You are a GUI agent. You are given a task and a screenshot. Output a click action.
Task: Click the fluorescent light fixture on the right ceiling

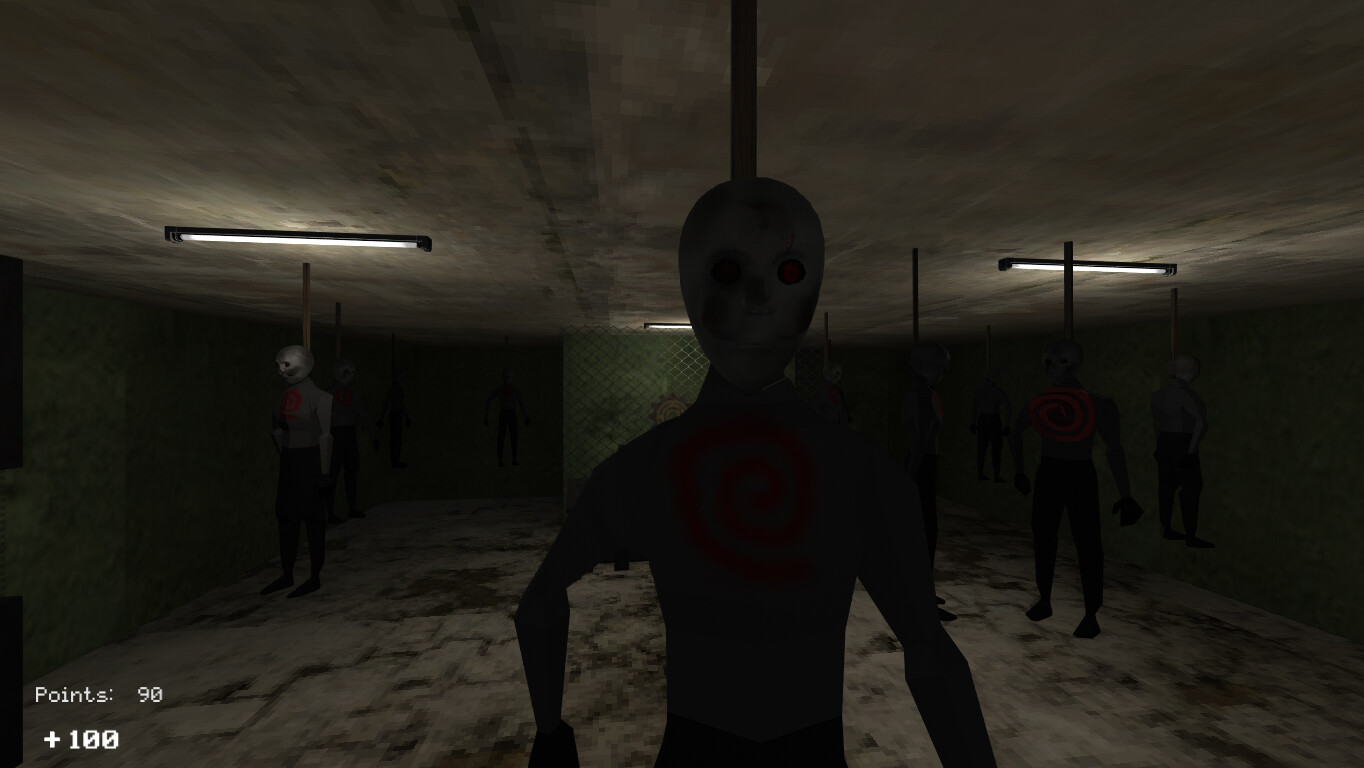pyautogui.click(x=1086, y=266)
